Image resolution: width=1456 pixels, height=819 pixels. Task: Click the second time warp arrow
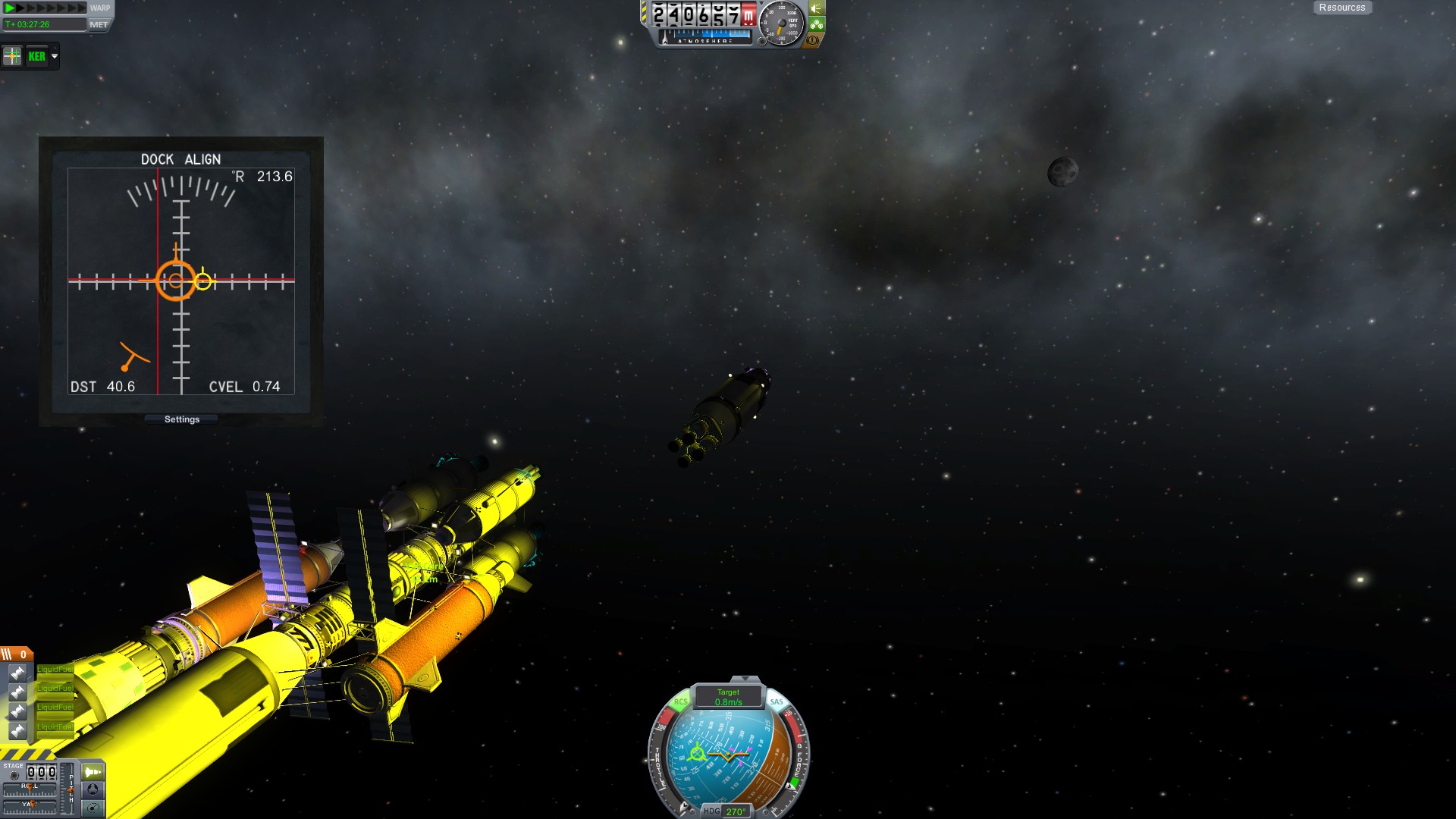tap(22, 8)
